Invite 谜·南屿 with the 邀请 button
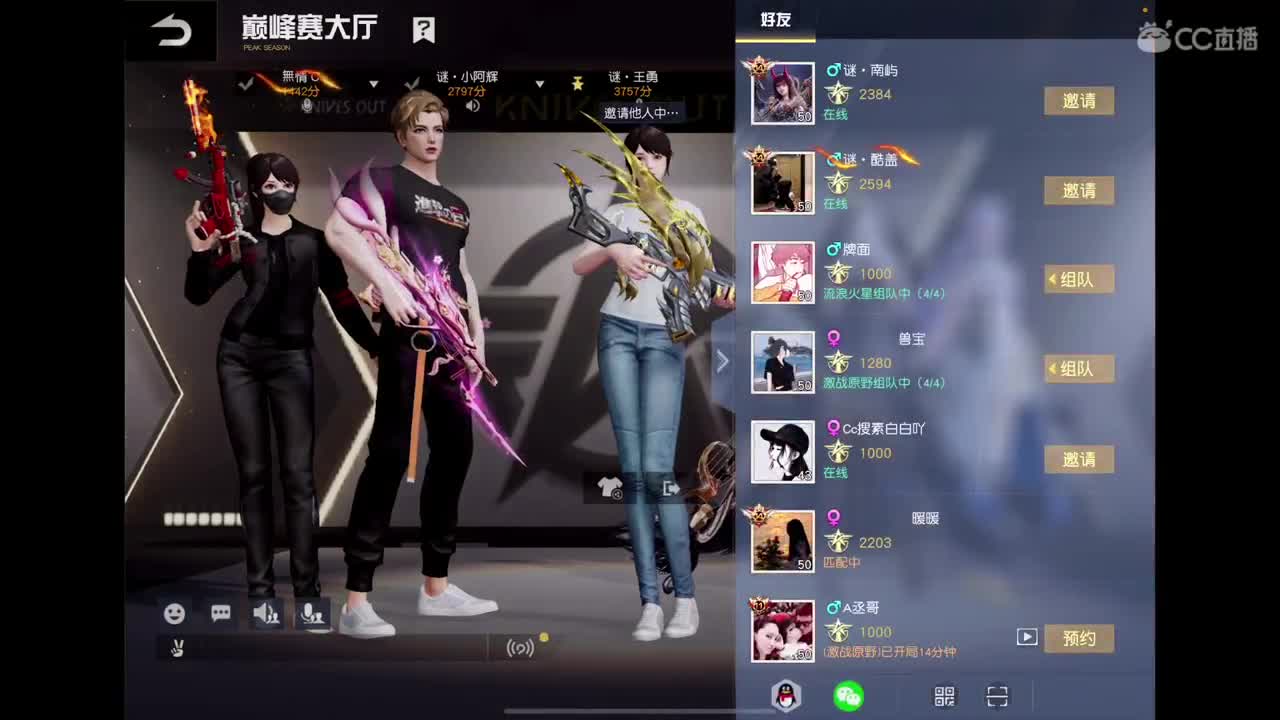Screen dimensions: 1280x720 click(x=1078, y=101)
